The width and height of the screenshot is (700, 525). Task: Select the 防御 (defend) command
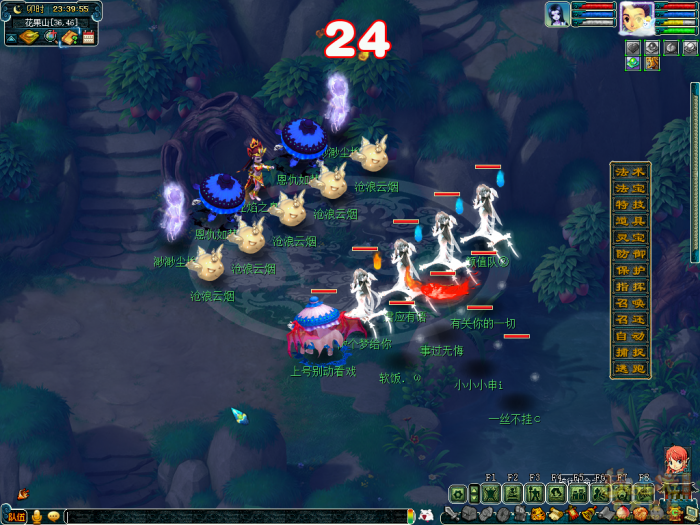tap(630, 253)
